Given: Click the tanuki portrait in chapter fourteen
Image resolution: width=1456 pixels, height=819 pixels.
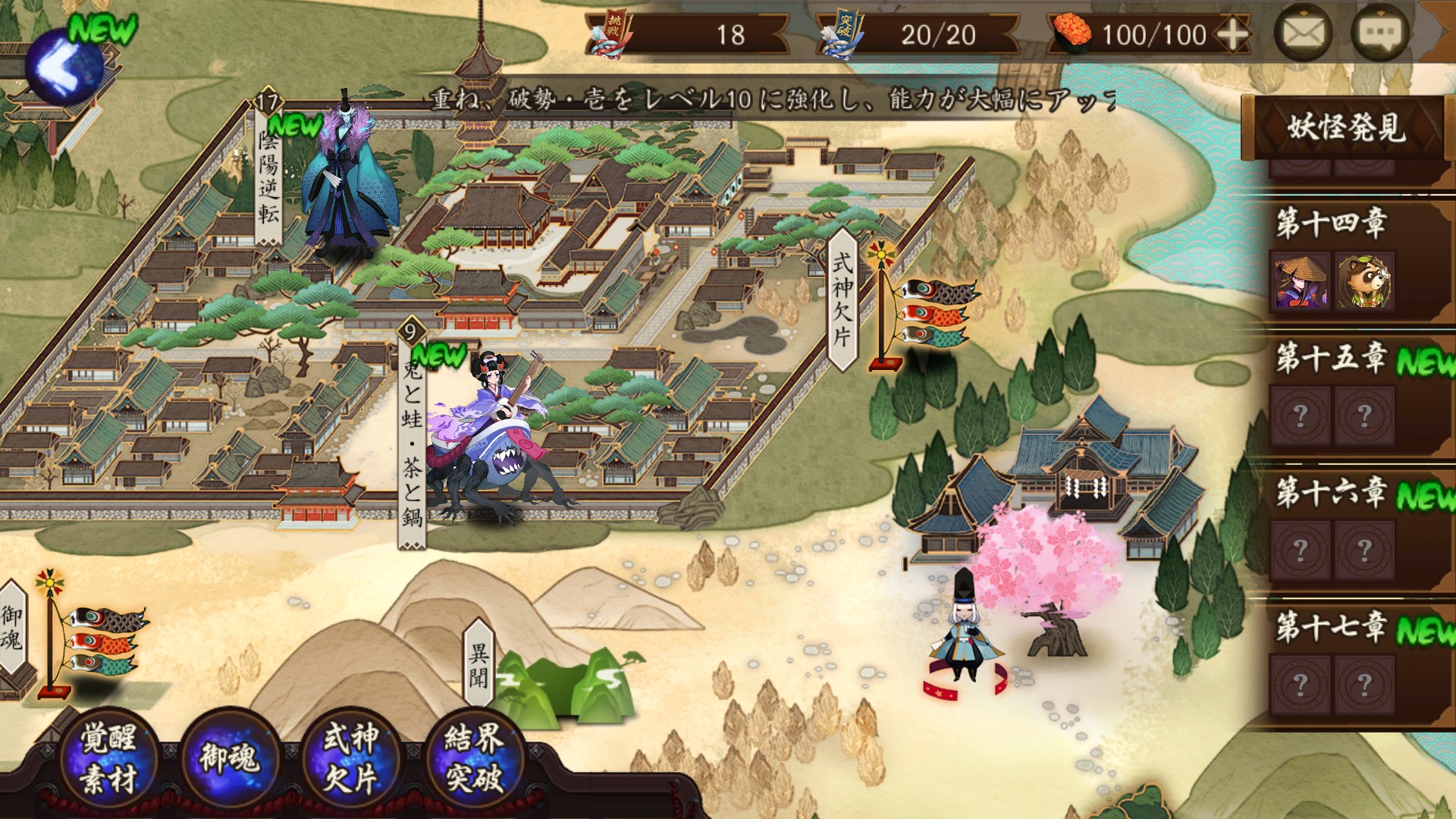Looking at the screenshot, I should (x=1364, y=282).
